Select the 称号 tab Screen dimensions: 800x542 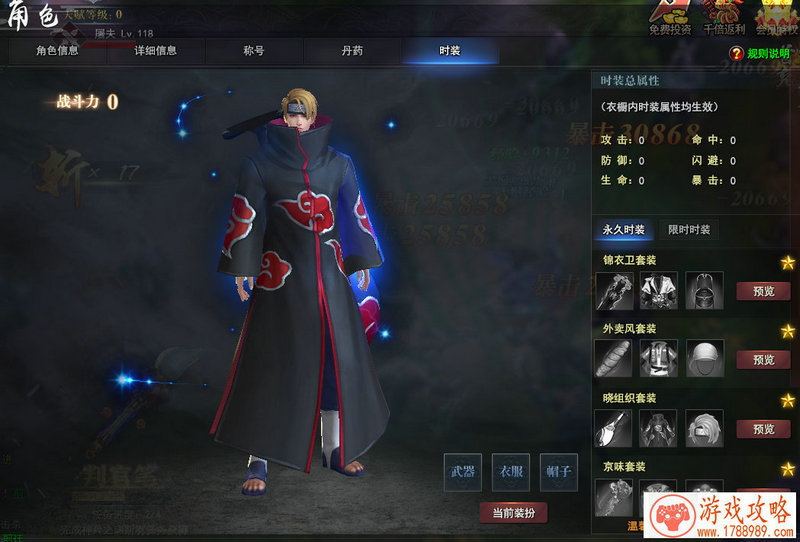[x=254, y=50]
